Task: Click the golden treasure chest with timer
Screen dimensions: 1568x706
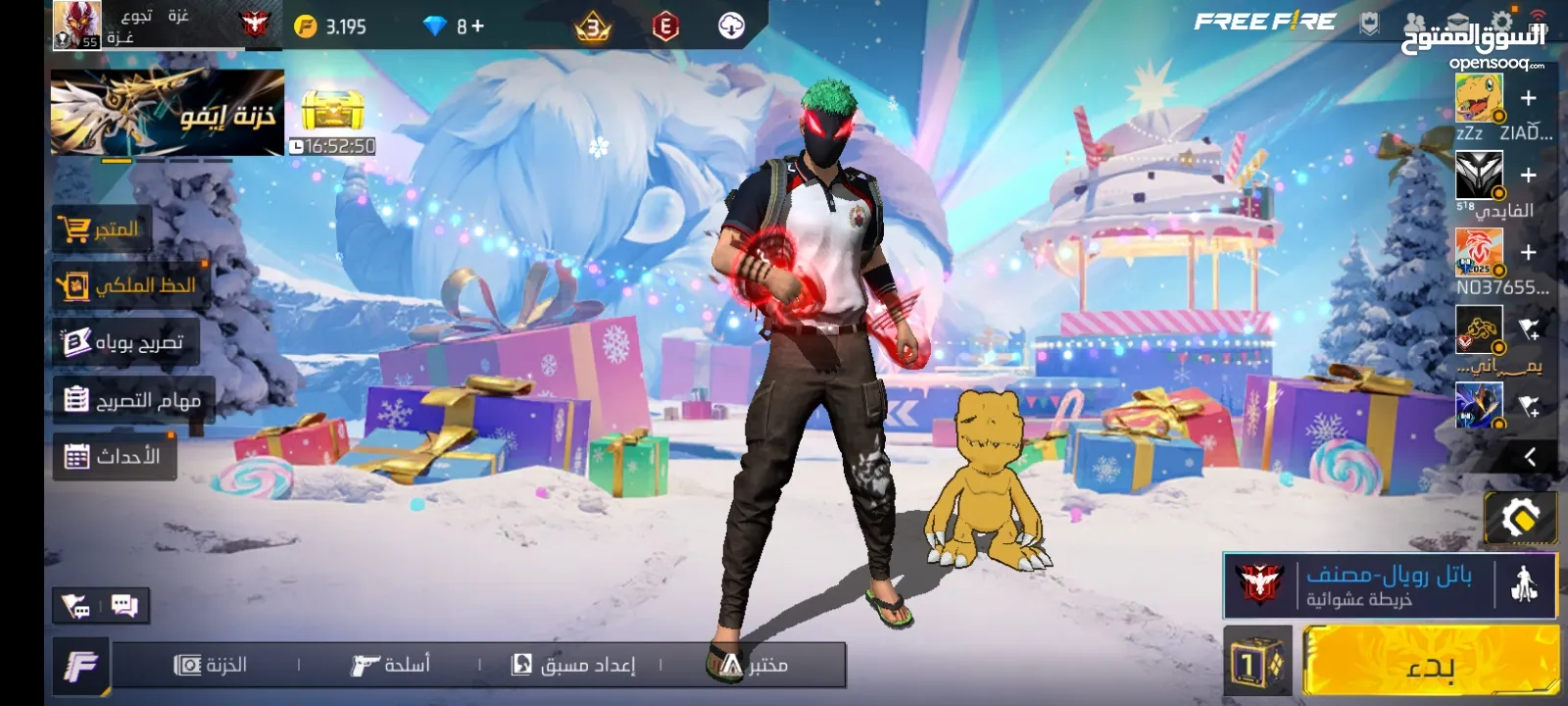Action: [332, 111]
